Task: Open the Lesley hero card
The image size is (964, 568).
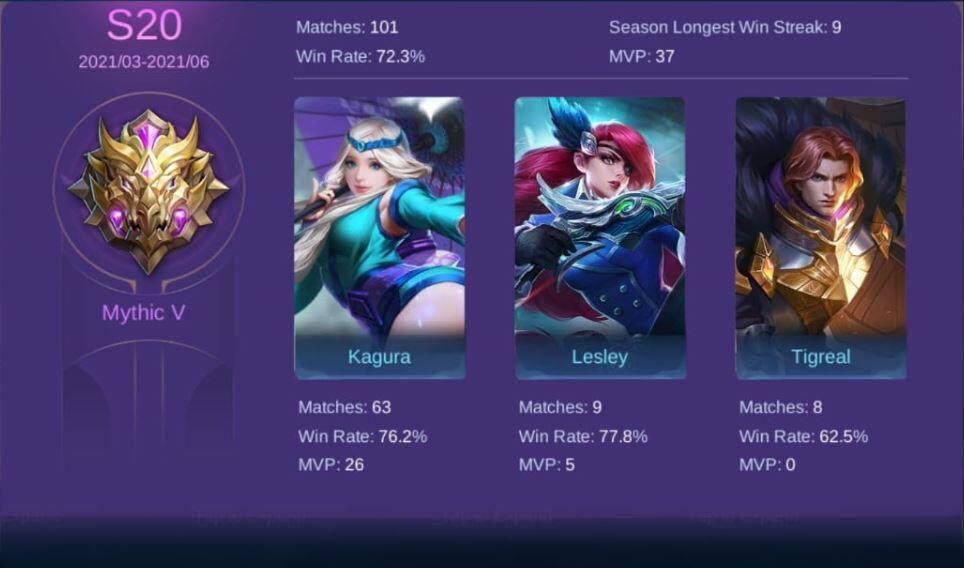Action: 600,237
